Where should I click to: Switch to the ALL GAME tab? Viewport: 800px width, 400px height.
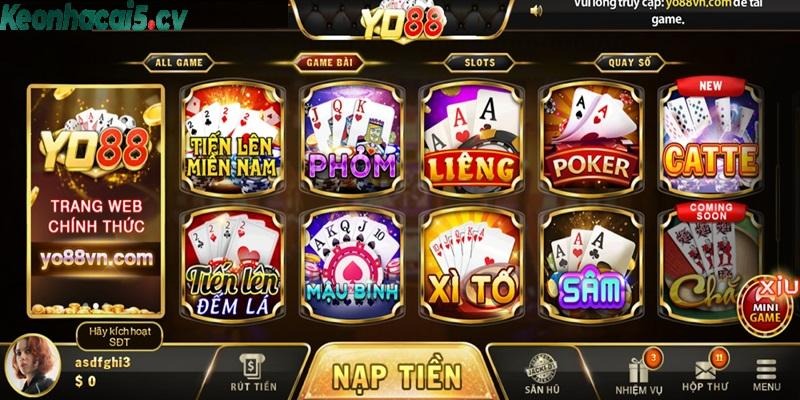[179, 62]
